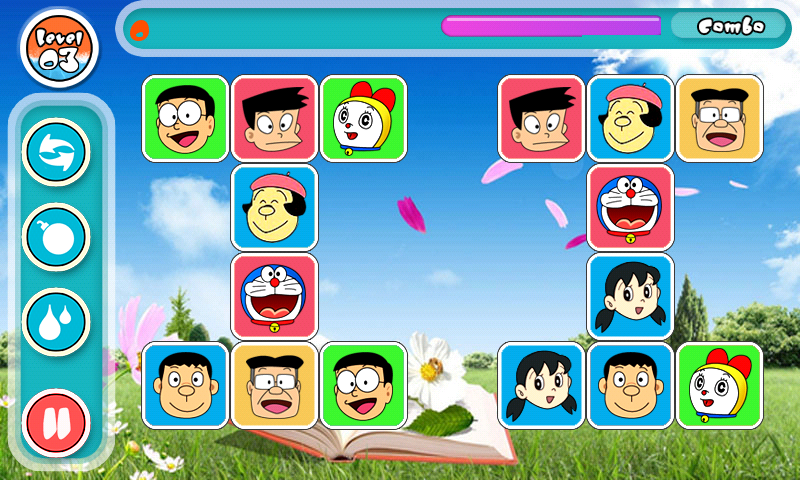Use the water drops power-up

[x=56, y=322]
